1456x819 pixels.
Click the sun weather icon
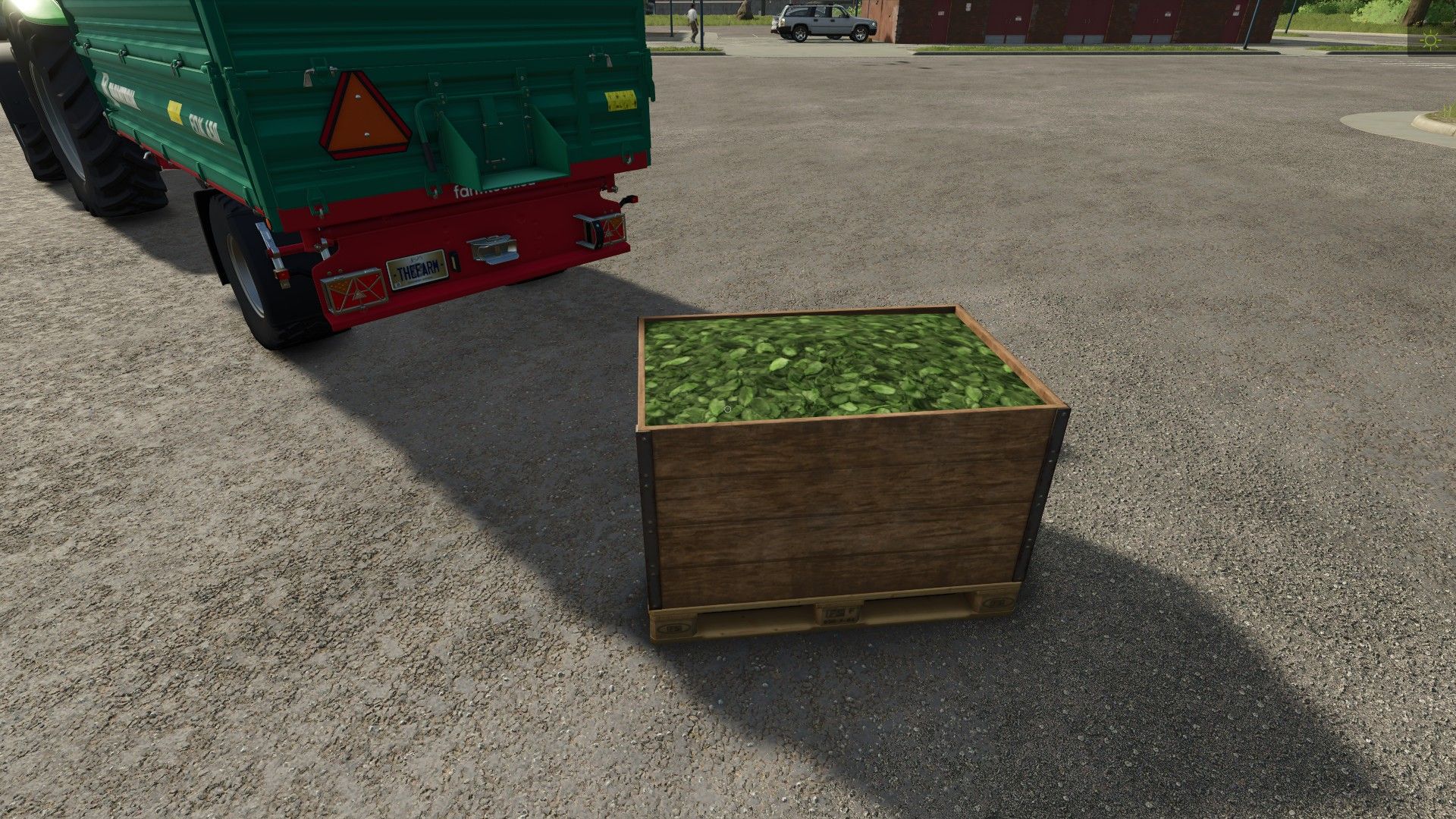click(x=1431, y=41)
